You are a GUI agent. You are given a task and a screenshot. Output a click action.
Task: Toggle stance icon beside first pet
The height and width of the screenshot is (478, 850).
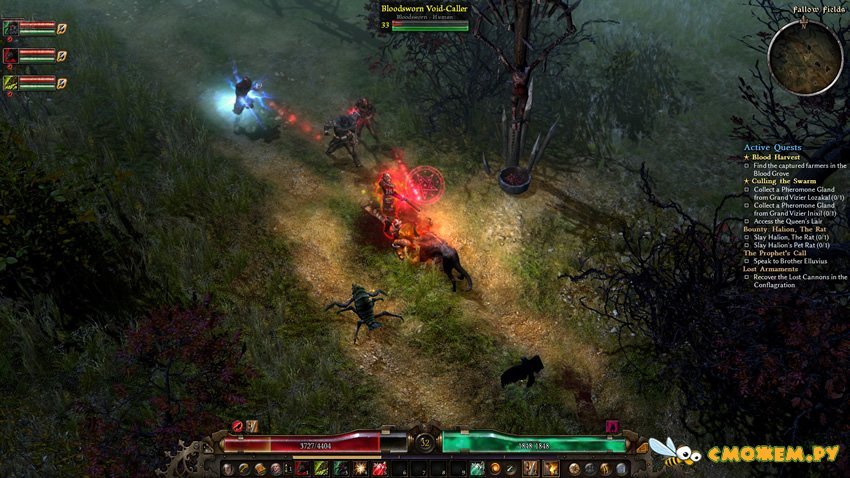(x=62, y=29)
